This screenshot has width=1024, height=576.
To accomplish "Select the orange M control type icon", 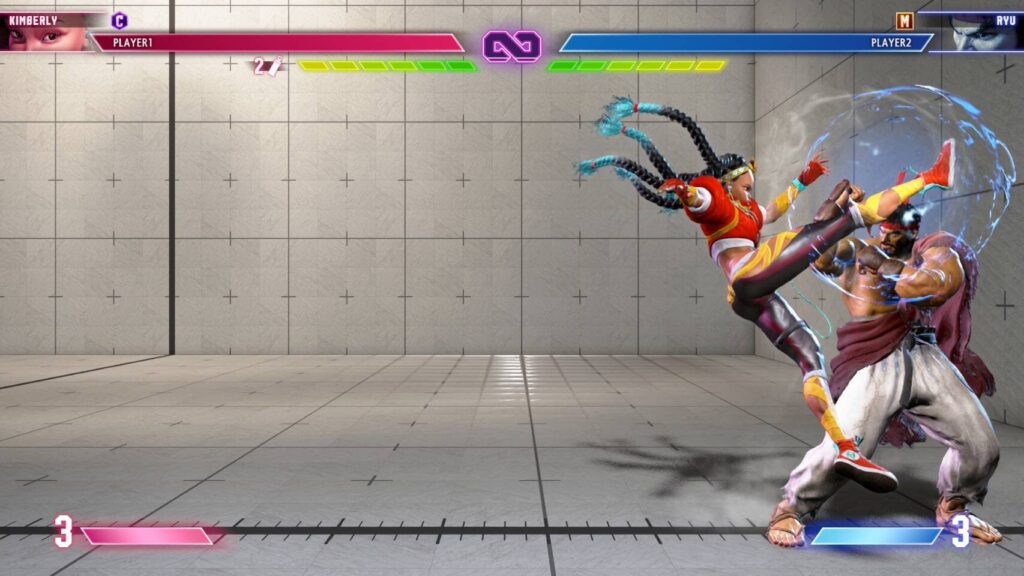I will [904, 20].
